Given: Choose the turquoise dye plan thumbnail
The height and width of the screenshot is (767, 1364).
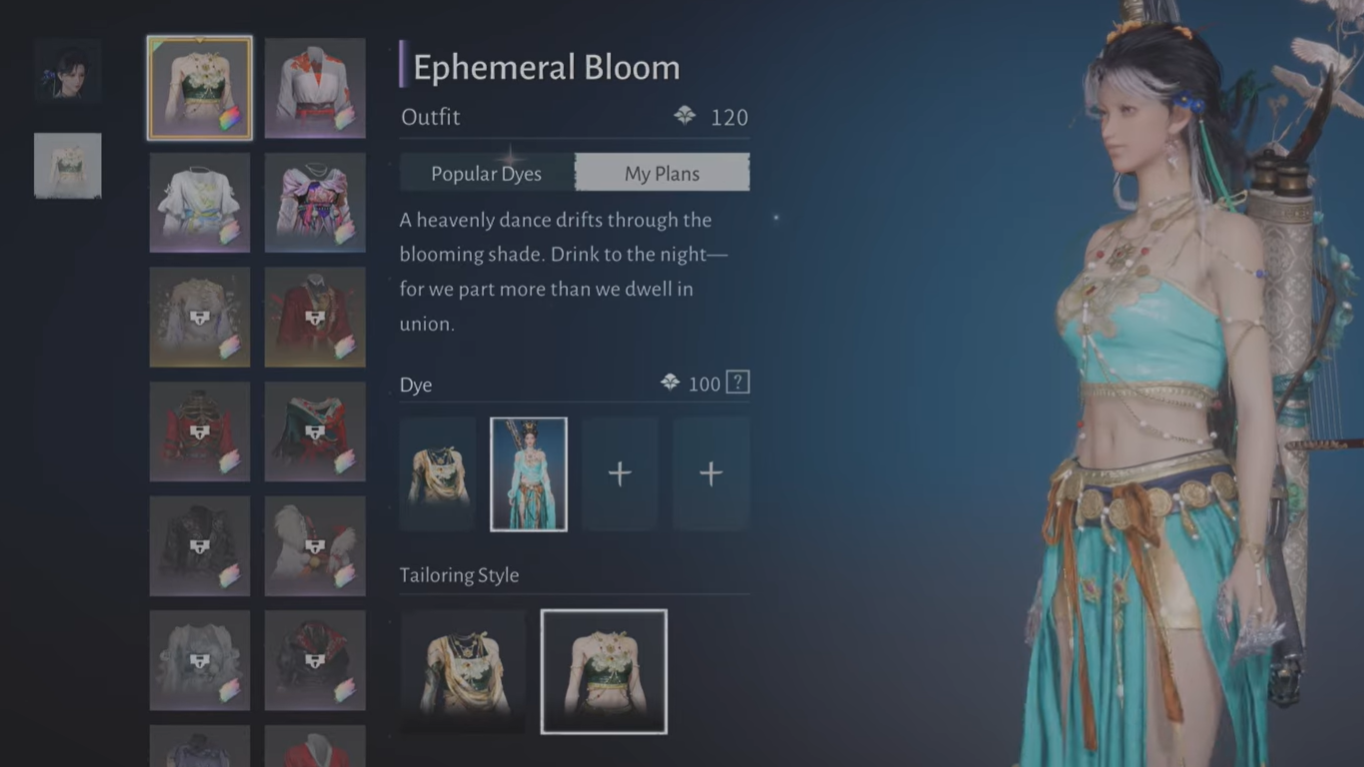Looking at the screenshot, I should [529, 474].
